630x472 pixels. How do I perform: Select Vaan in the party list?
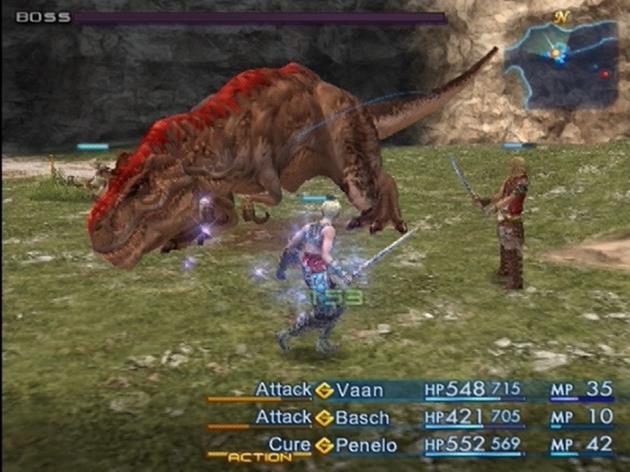point(359,389)
